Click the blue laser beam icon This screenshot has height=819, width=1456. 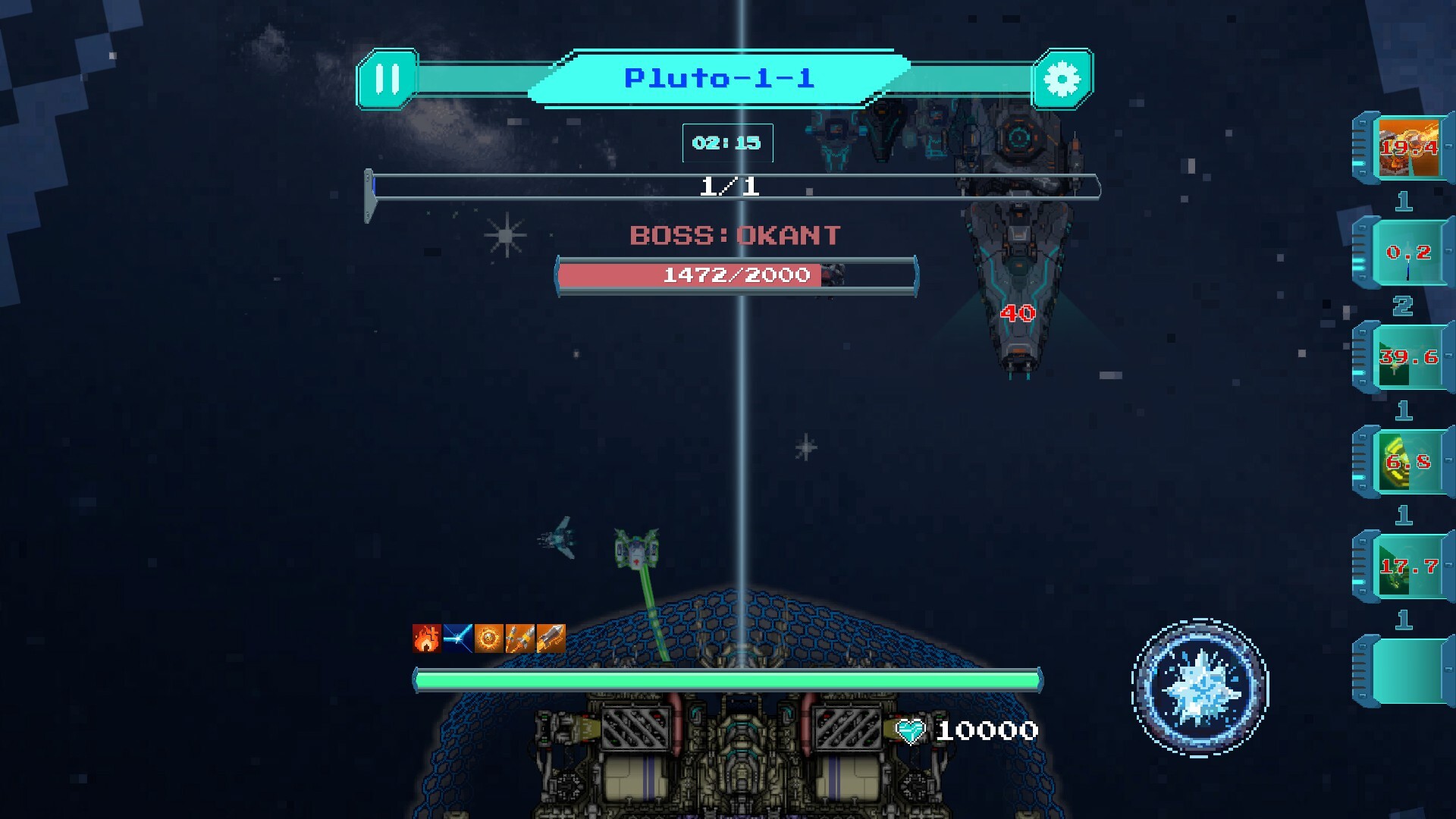[457, 639]
